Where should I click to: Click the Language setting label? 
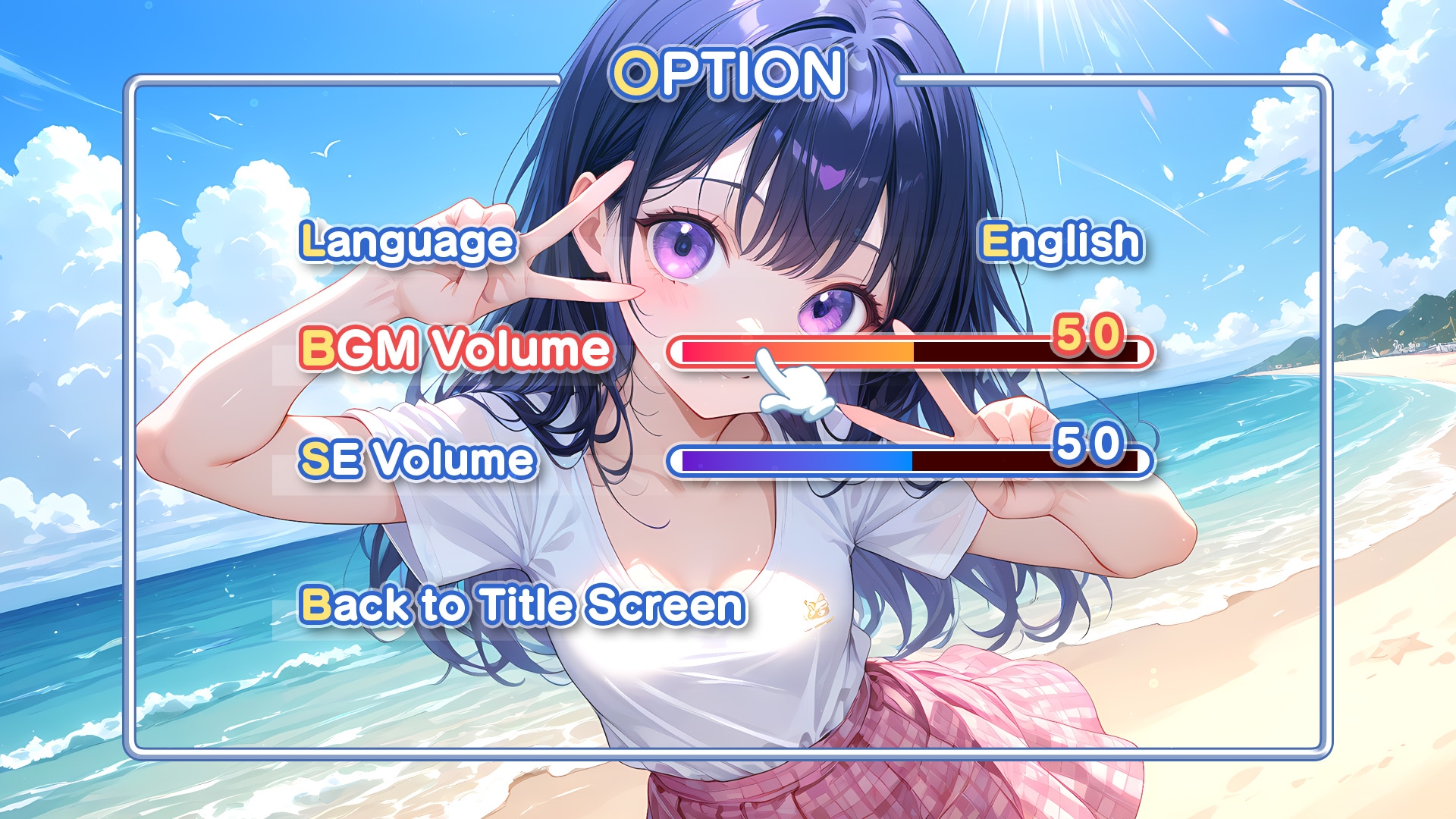click(404, 243)
